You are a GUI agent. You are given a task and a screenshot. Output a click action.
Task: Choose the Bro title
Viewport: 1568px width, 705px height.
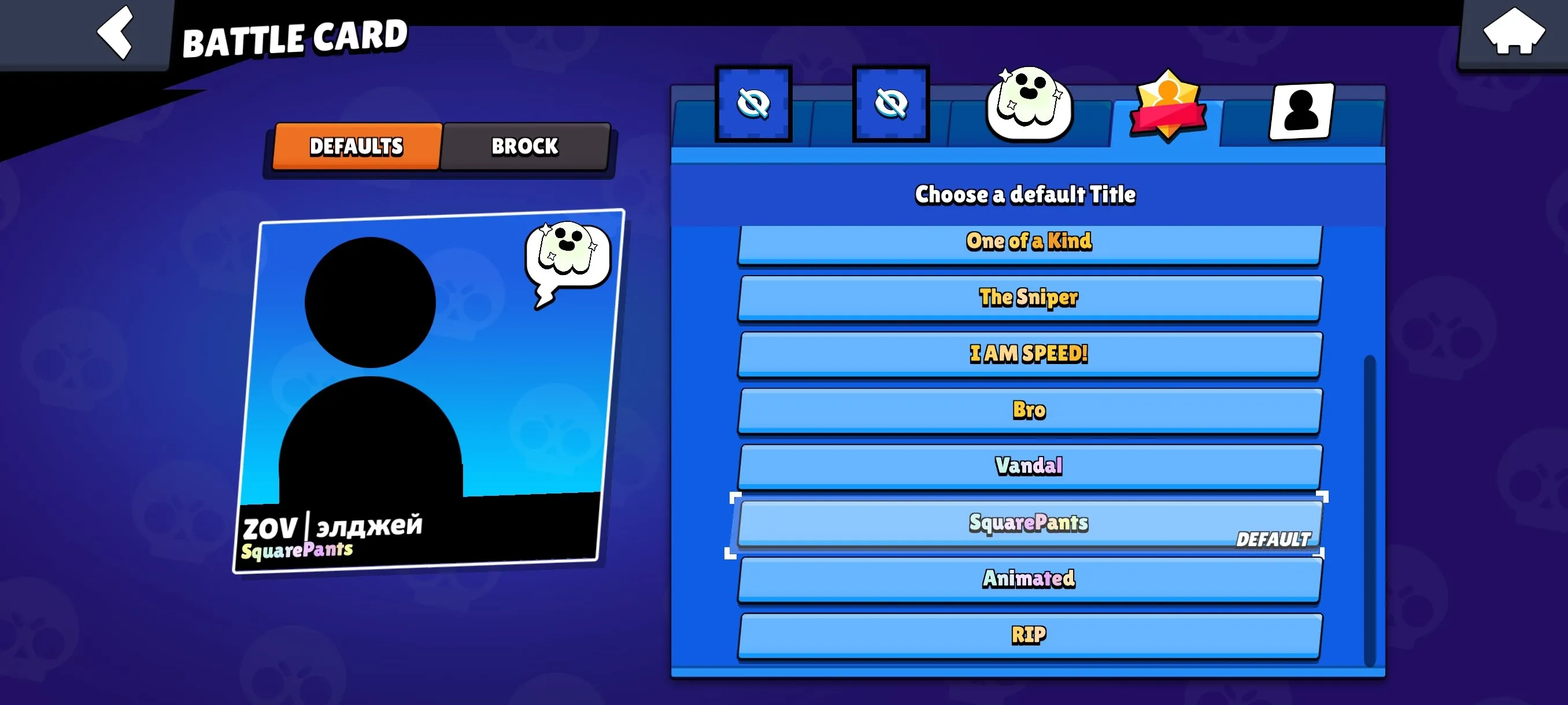click(1029, 410)
